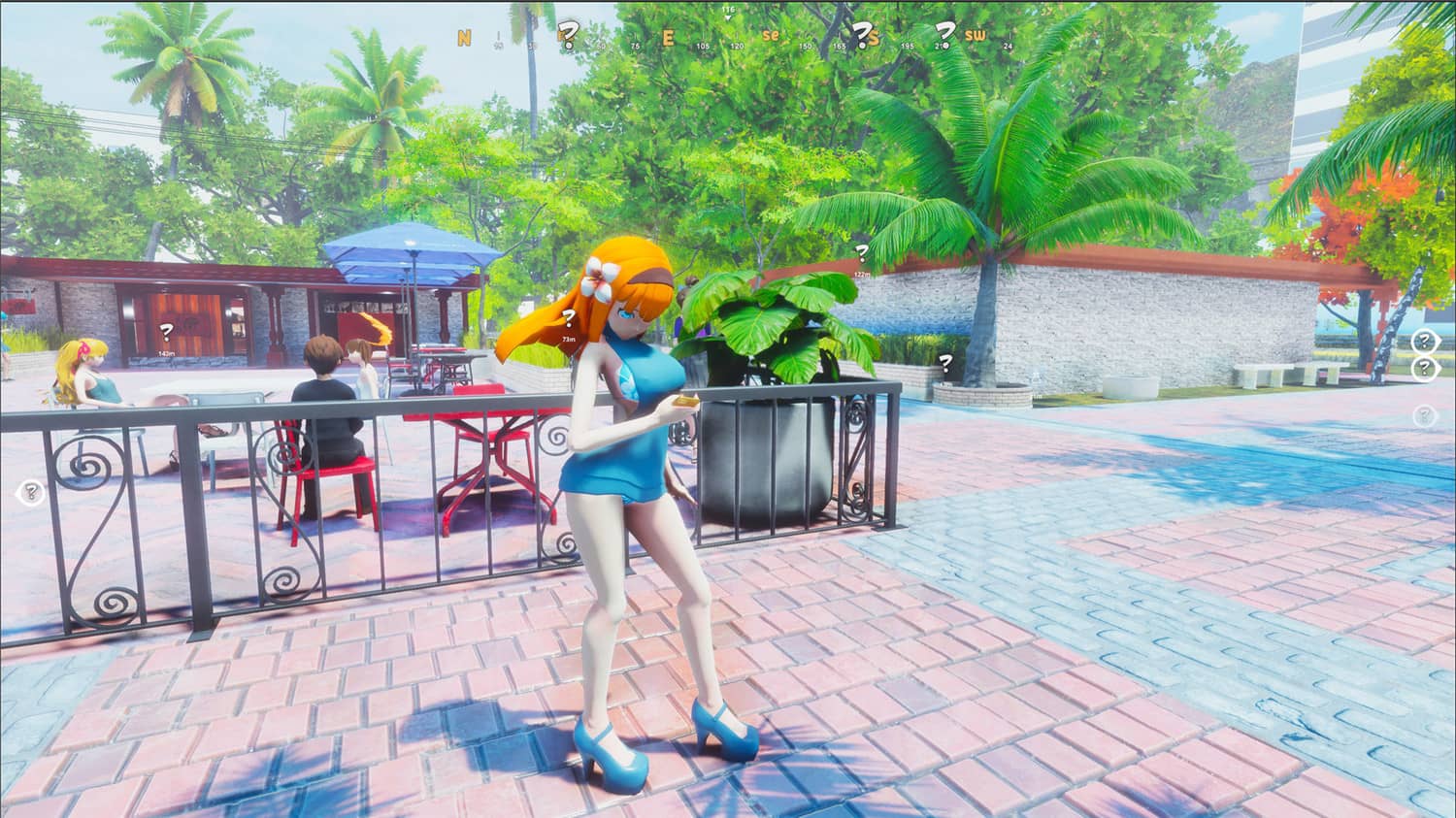The width and height of the screenshot is (1456, 818).
Task: Select the second question marker on the right edge
Action: pos(1424,369)
